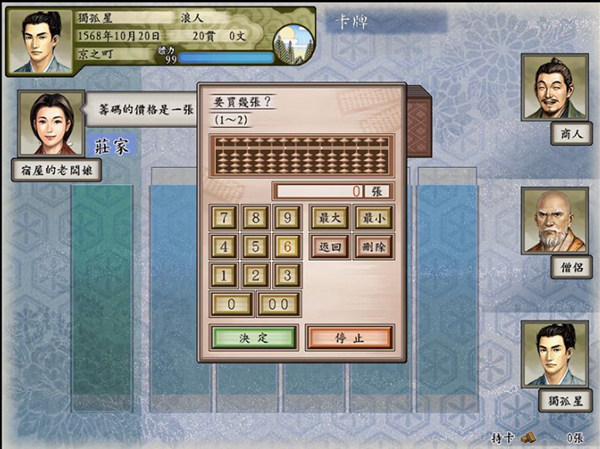Tap the 9 key
600x449 pixels.
click(x=288, y=217)
